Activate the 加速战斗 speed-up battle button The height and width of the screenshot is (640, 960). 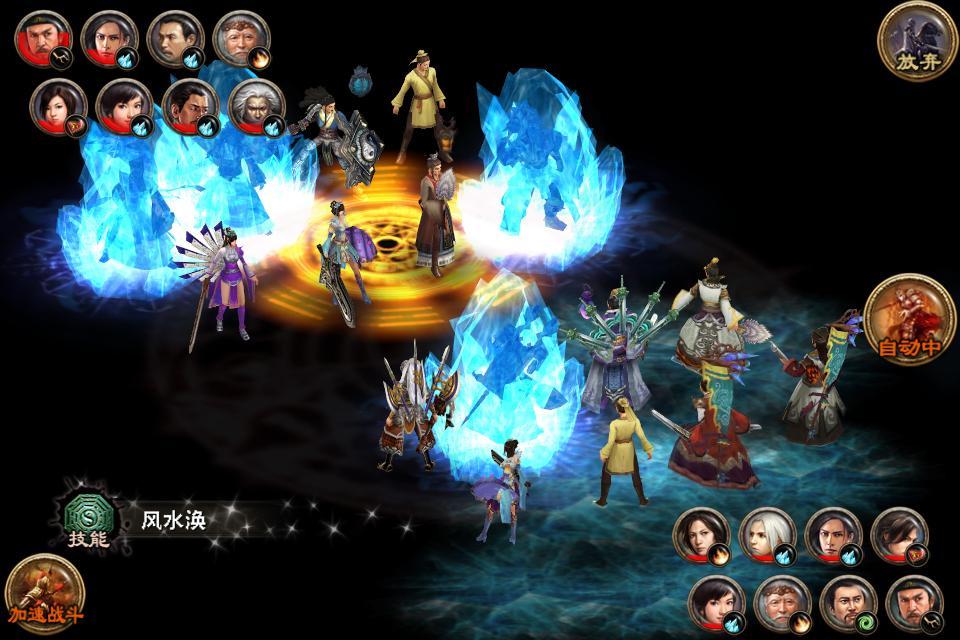click(45, 593)
